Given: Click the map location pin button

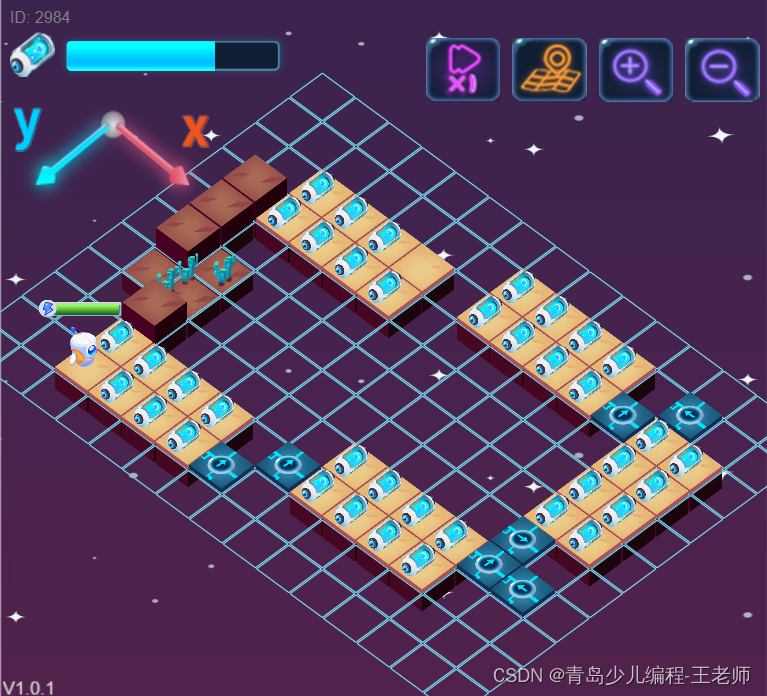Looking at the screenshot, I should coord(549,69).
